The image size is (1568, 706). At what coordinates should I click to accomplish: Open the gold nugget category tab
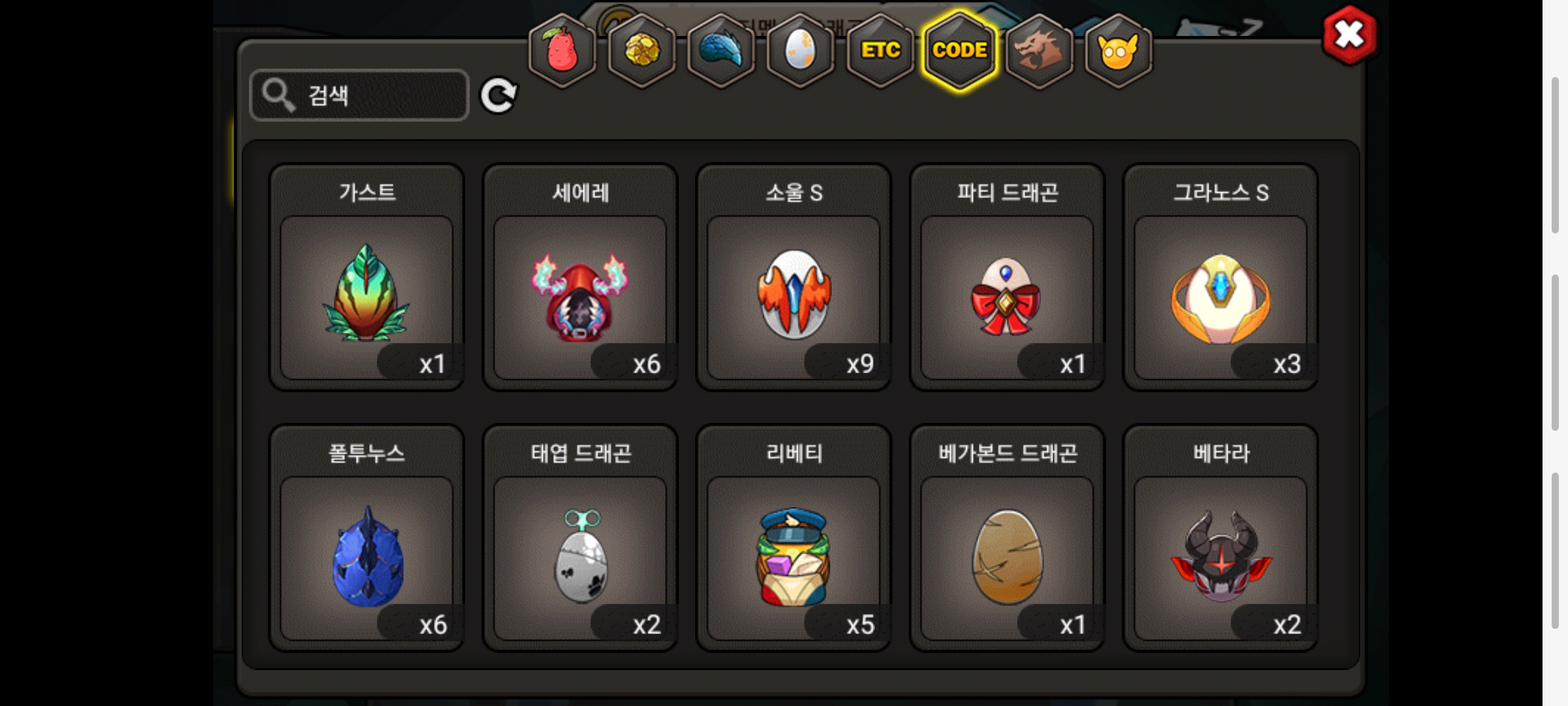pyautogui.click(x=642, y=50)
